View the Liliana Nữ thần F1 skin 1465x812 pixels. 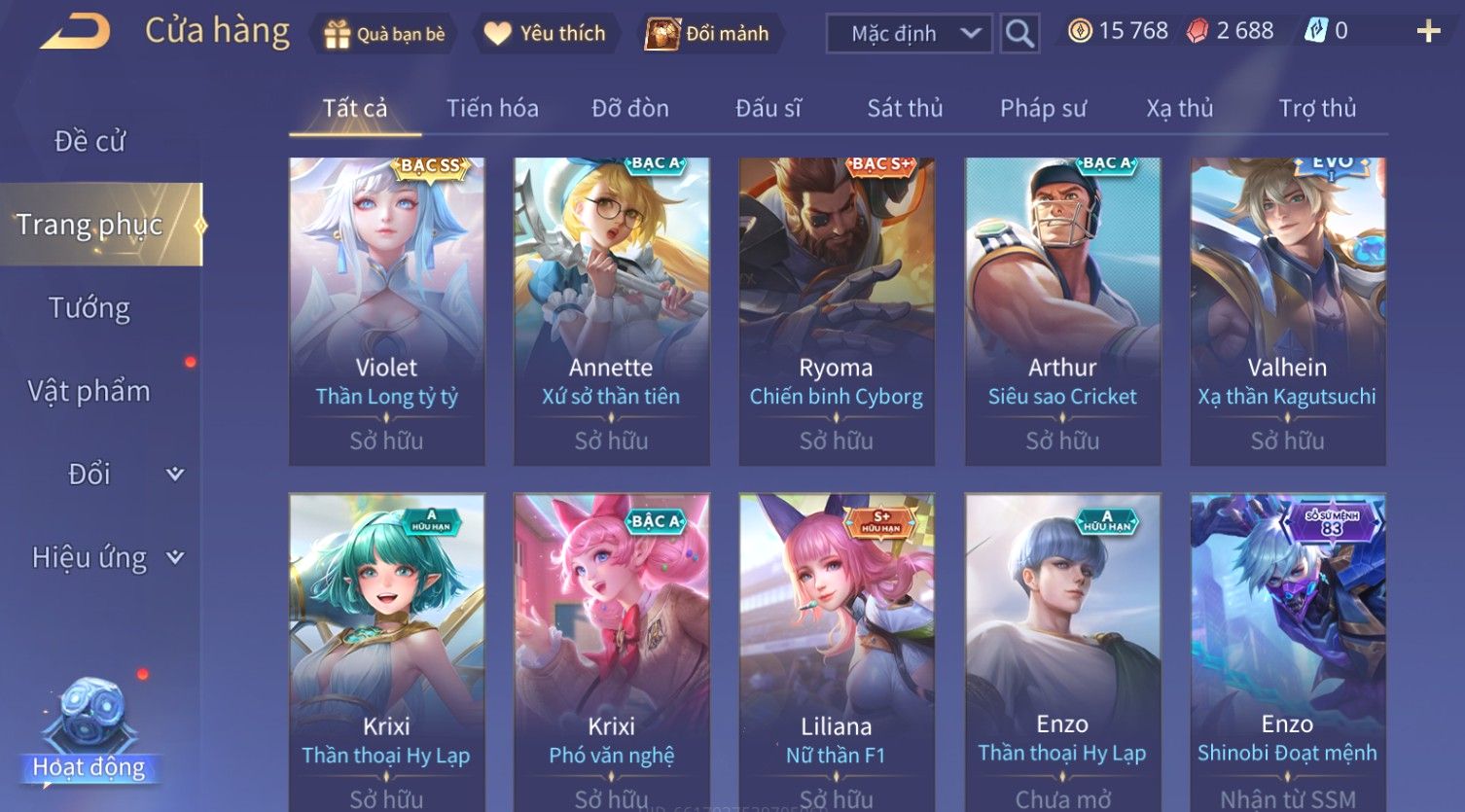pyautogui.click(x=837, y=652)
